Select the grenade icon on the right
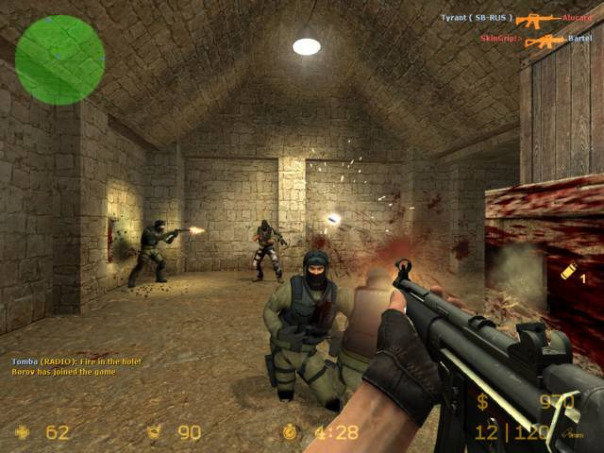Image resolution: width=604 pixels, height=453 pixels. point(567,273)
